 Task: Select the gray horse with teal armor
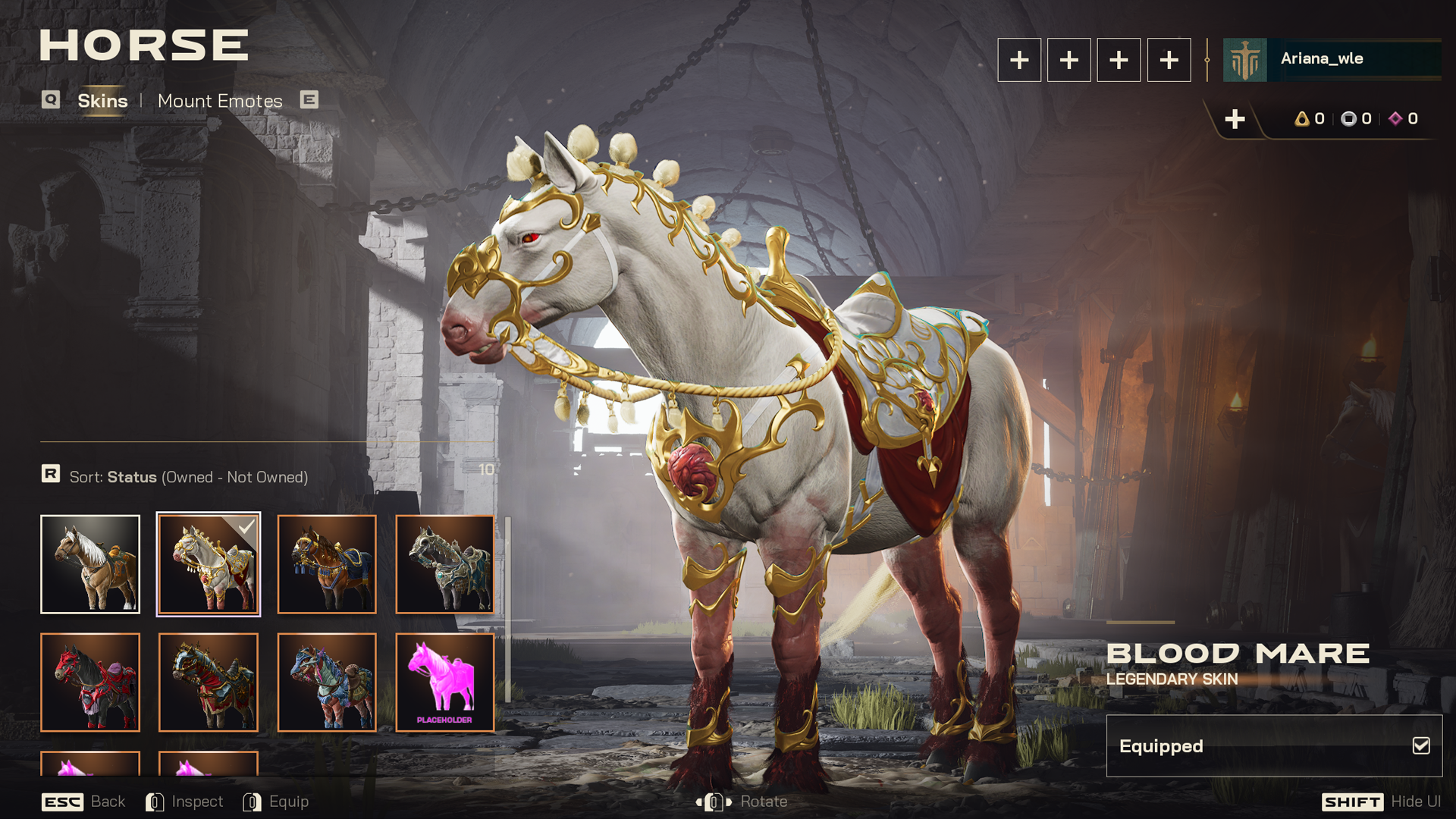pyautogui.click(x=445, y=564)
